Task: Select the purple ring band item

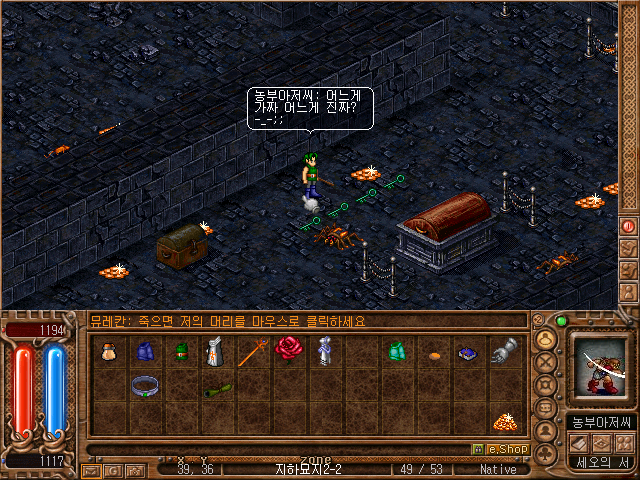Action: click(145, 385)
